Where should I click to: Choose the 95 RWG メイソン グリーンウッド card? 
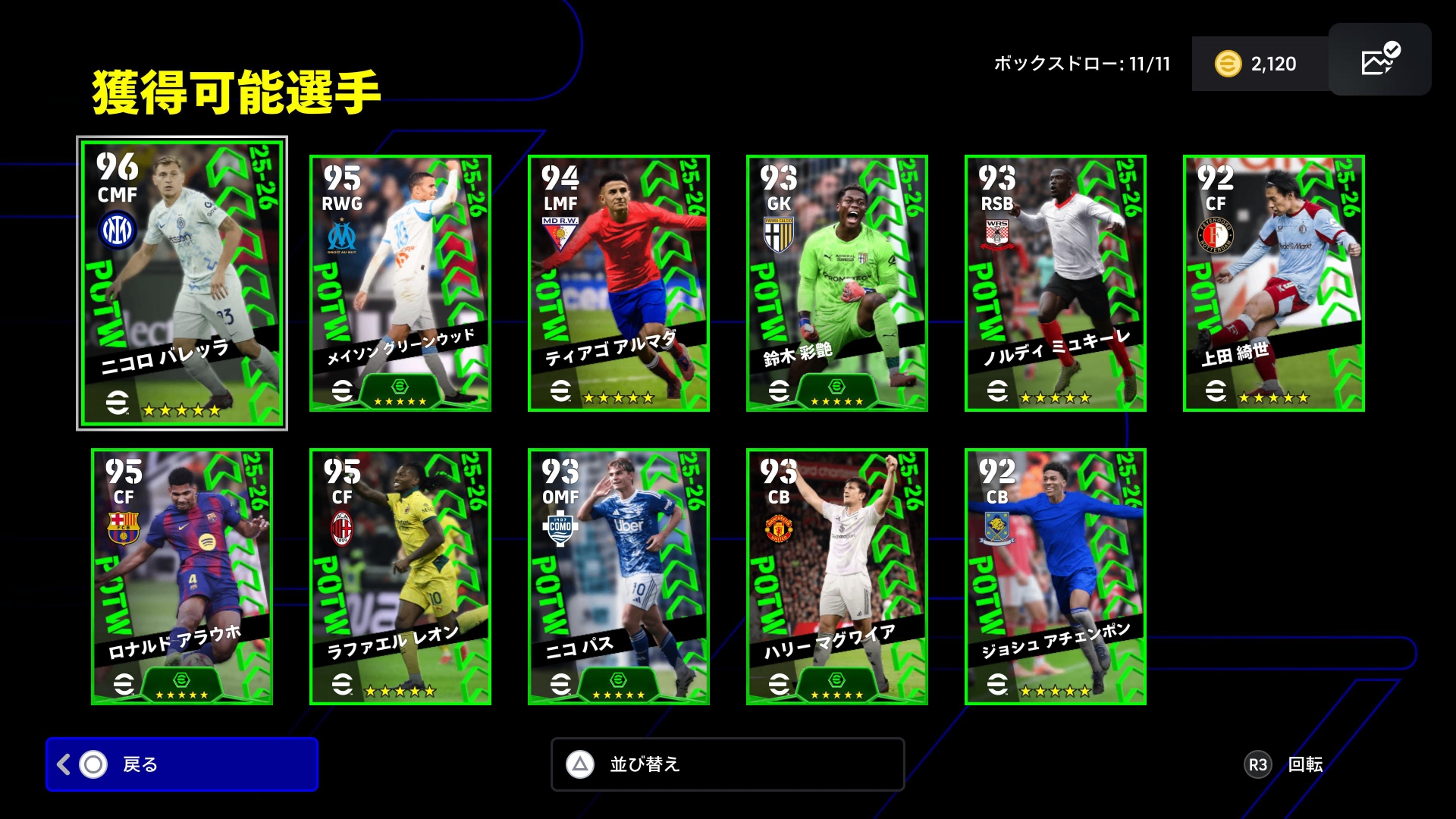(x=400, y=283)
